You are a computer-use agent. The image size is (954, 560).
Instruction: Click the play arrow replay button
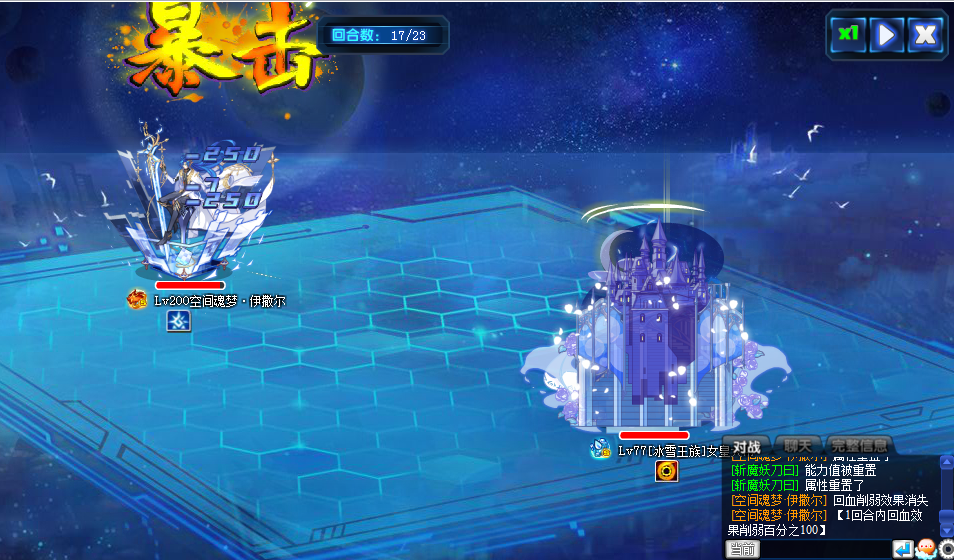coord(886,34)
